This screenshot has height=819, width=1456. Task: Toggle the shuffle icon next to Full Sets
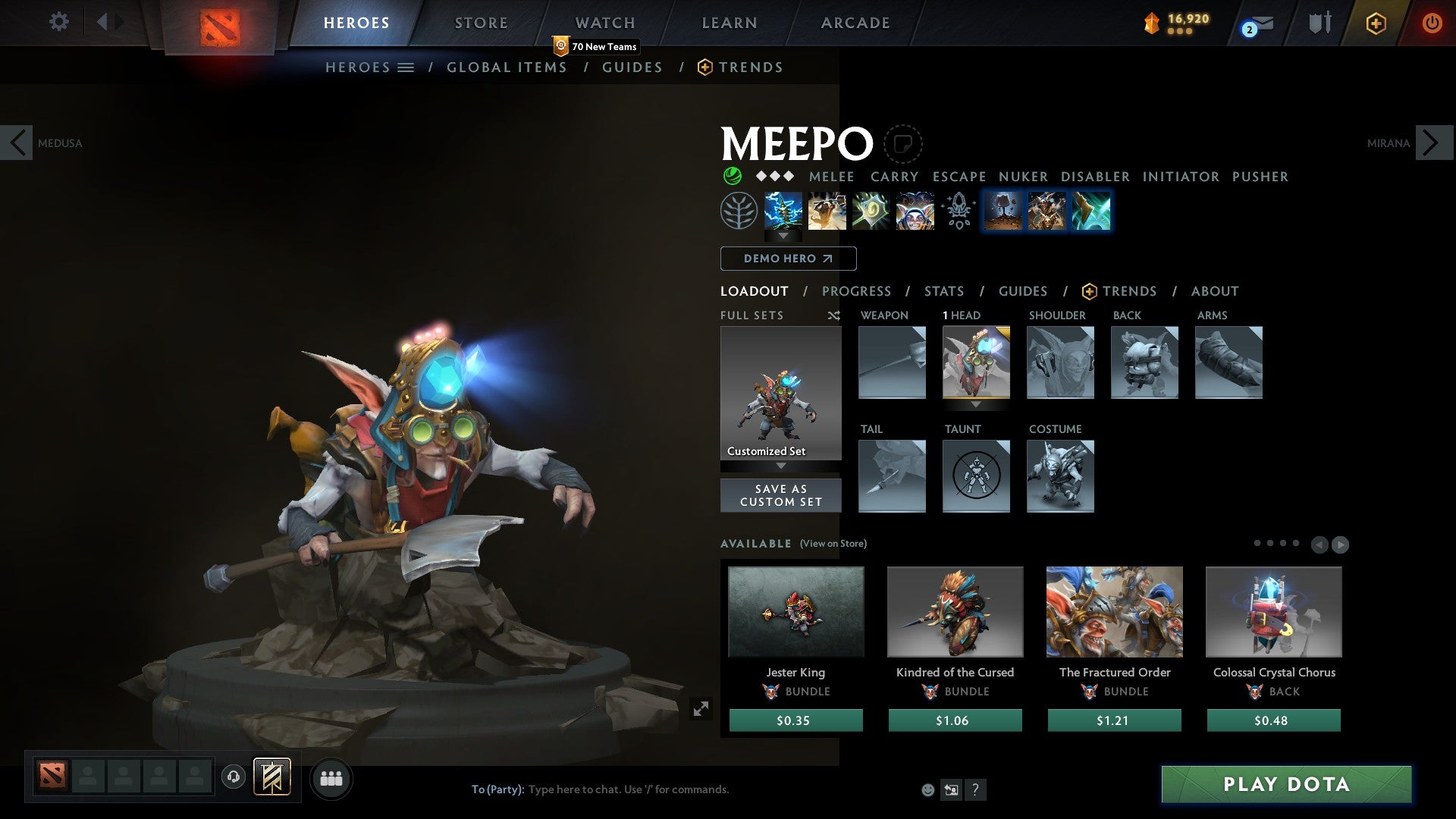pyautogui.click(x=834, y=315)
